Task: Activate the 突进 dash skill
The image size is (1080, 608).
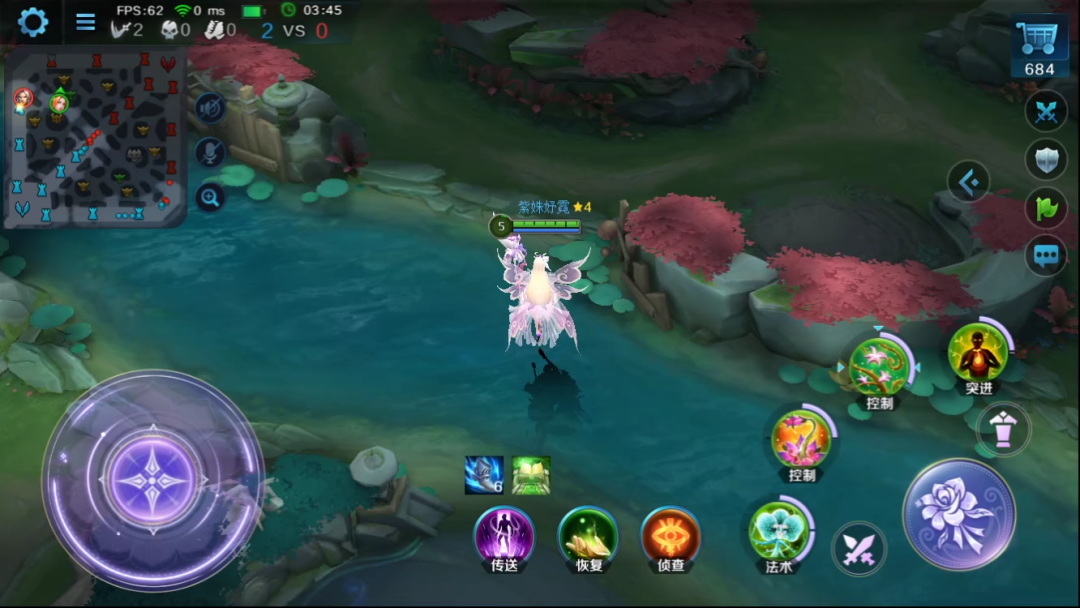Action: [x=978, y=353]
